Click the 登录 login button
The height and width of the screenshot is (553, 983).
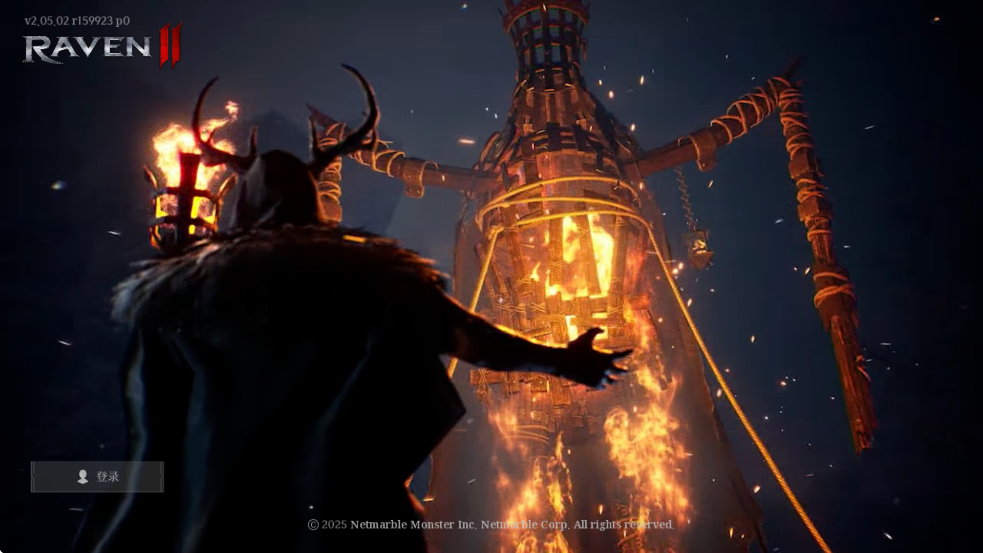(x=97, y=477)
